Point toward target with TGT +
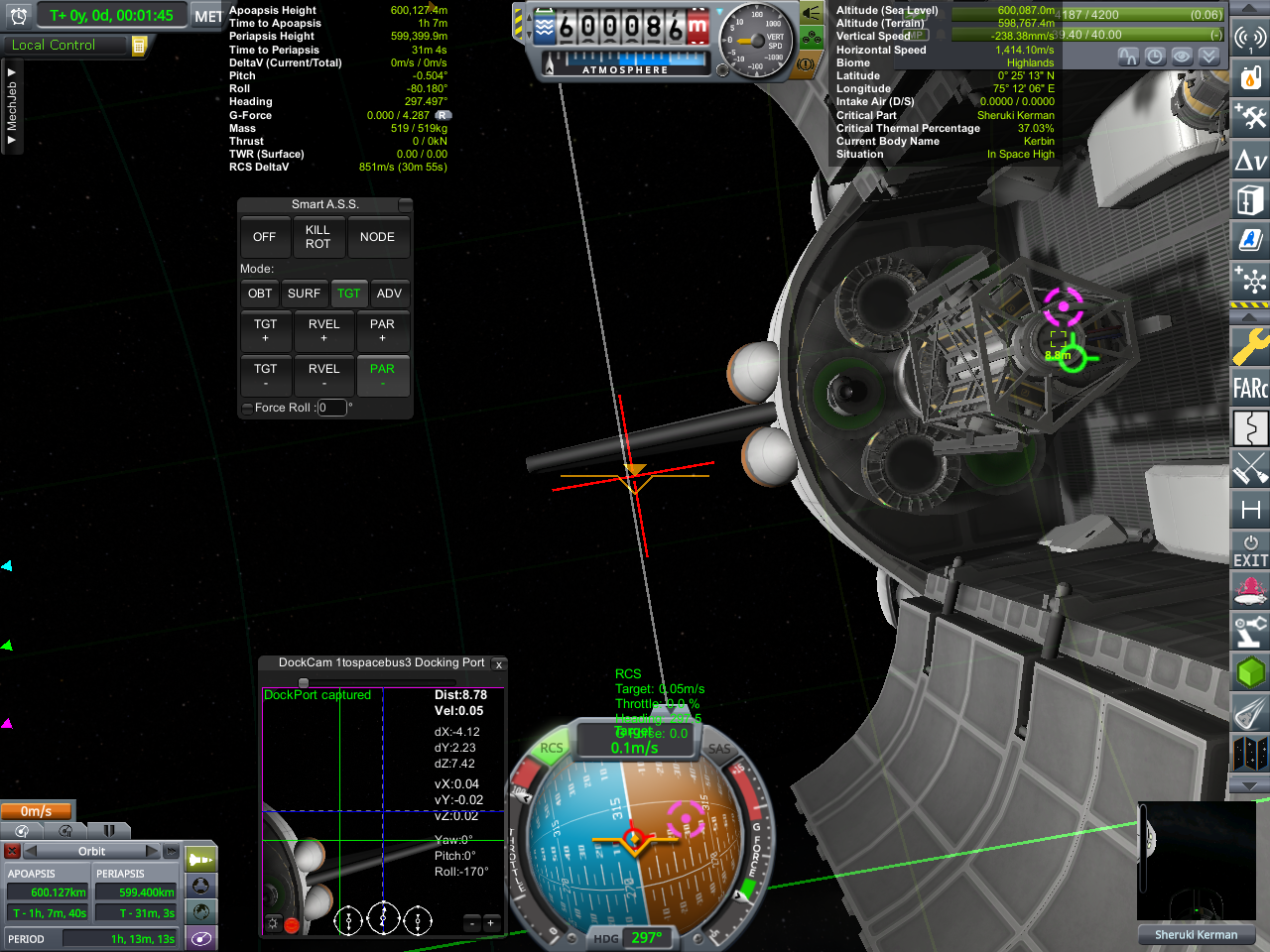The image size is (1270, 952). (265, 330)
